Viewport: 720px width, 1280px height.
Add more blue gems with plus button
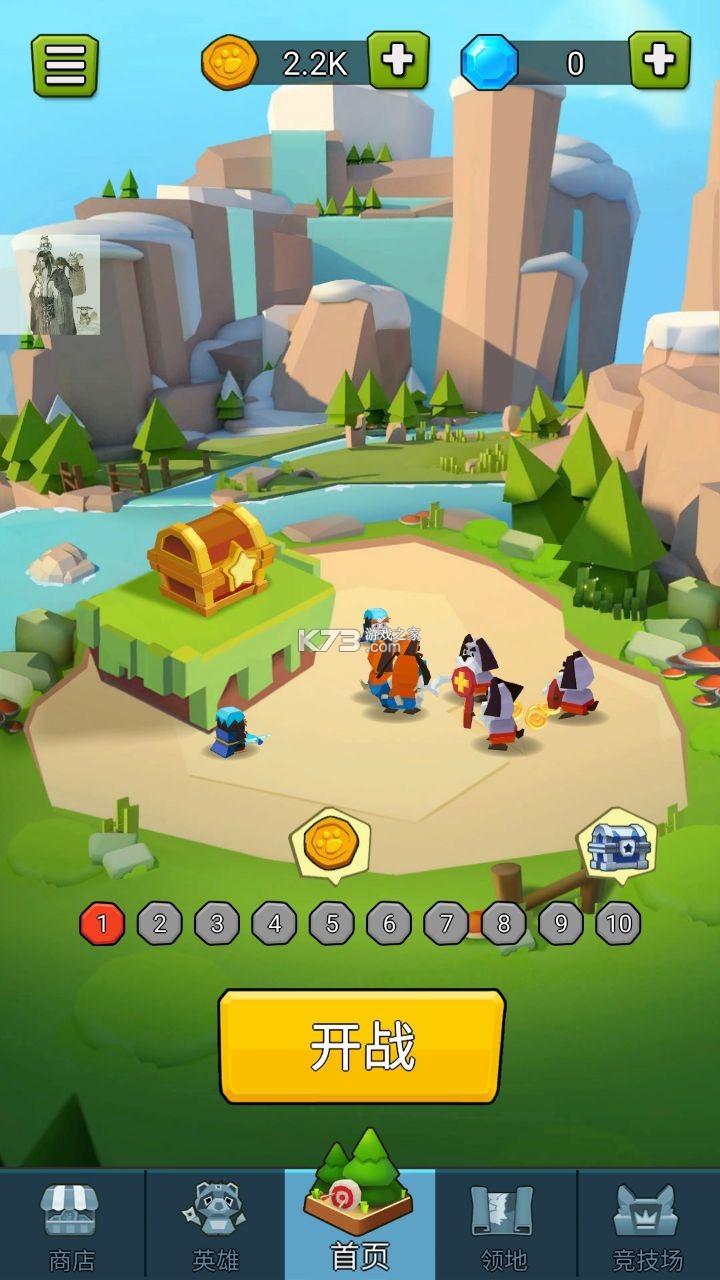659,61
